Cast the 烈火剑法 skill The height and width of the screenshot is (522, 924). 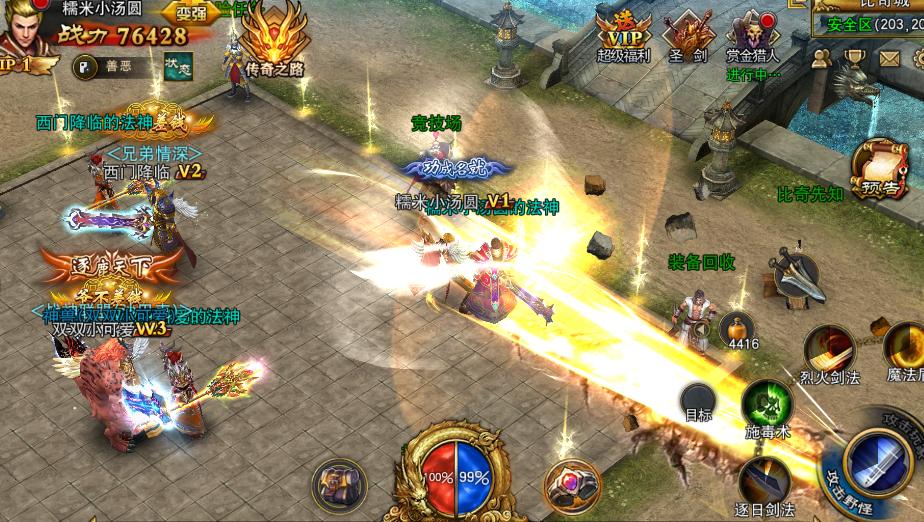pyautogui.click(x=829, y=351)
